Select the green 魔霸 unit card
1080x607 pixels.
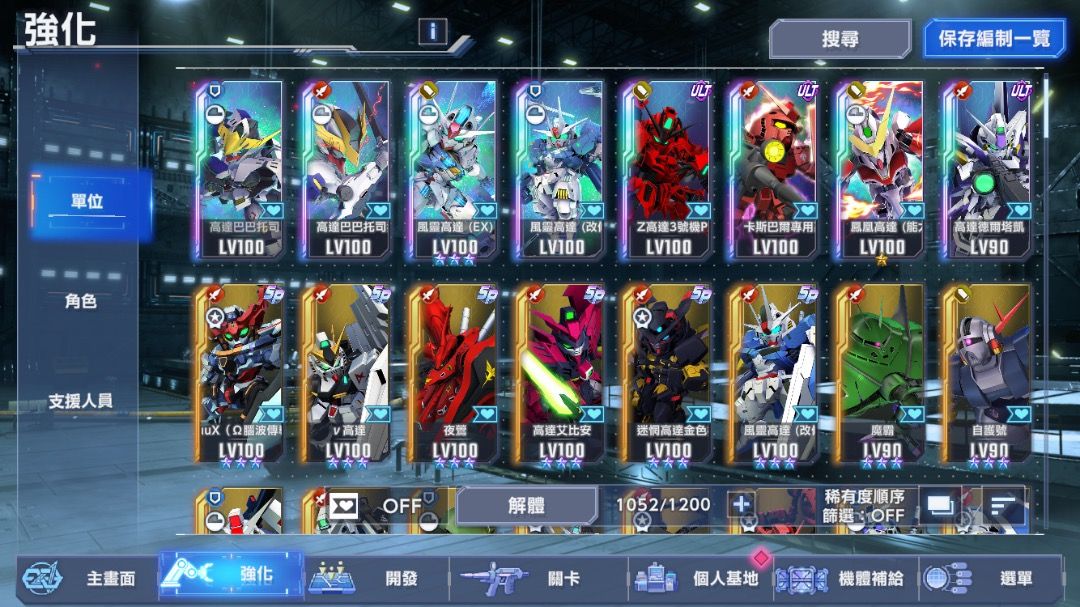coord(881,372)
